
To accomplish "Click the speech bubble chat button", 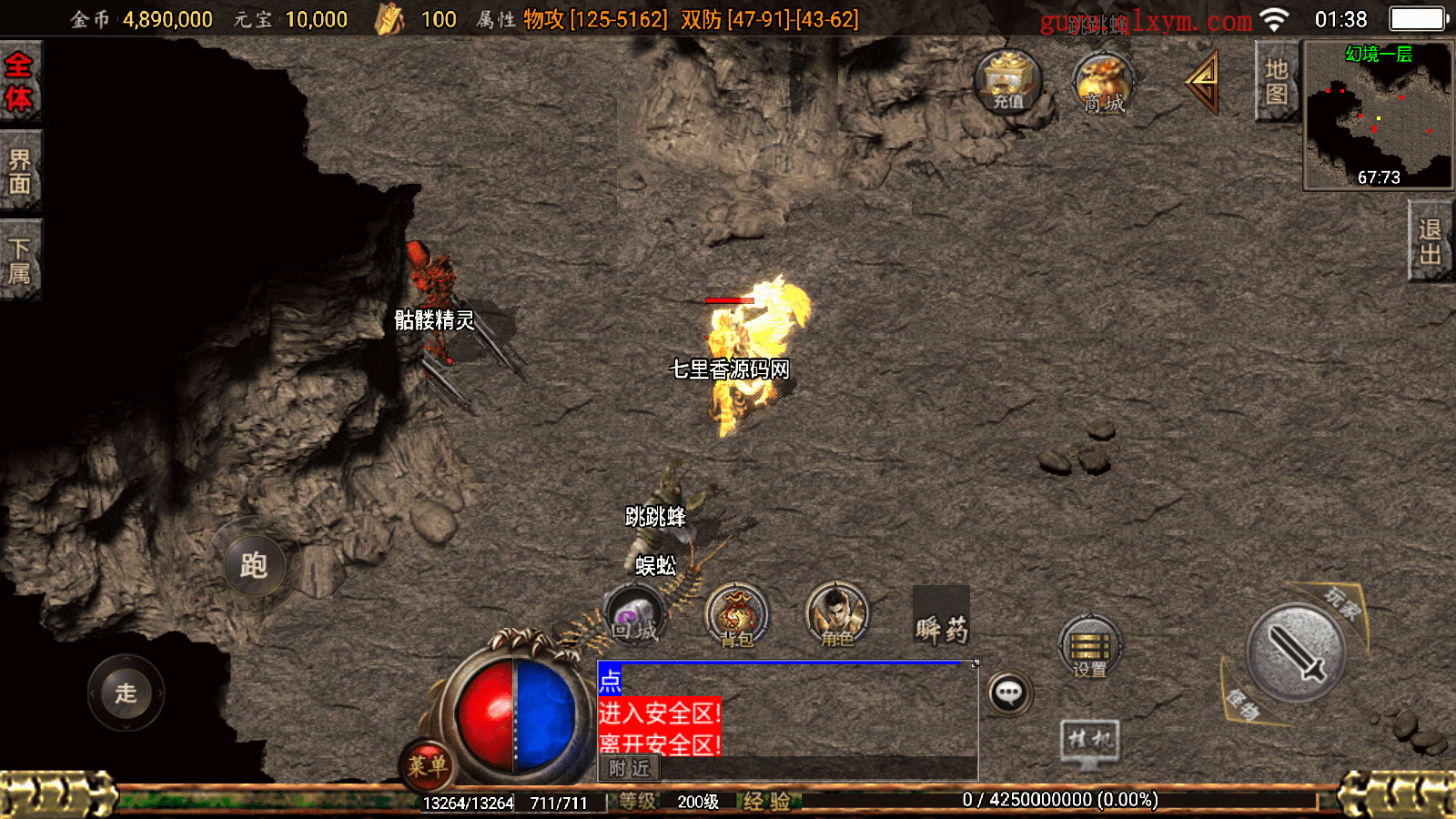I will tap(1008, 693).
